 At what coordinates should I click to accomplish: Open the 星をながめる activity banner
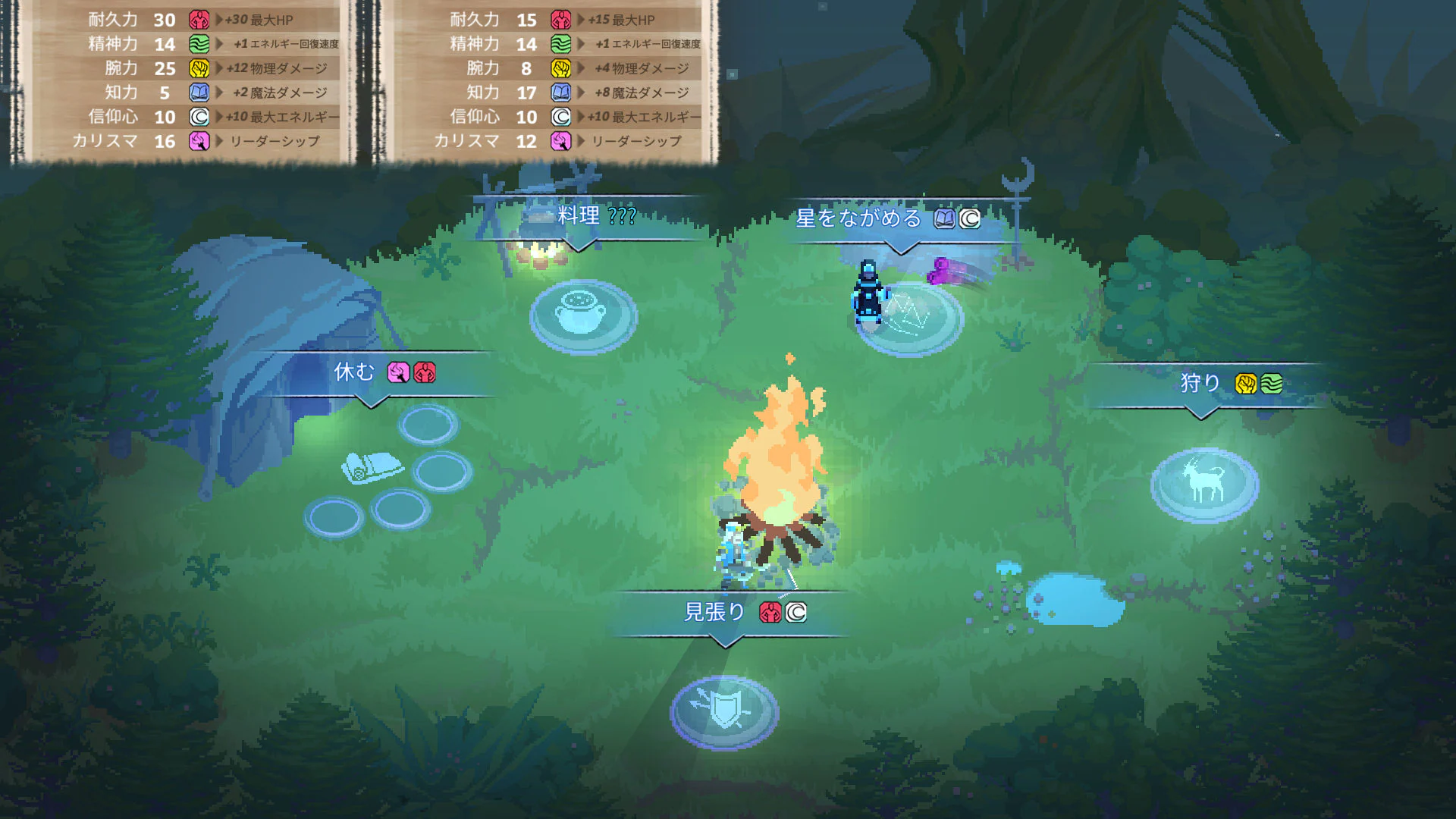coord(858,216)
